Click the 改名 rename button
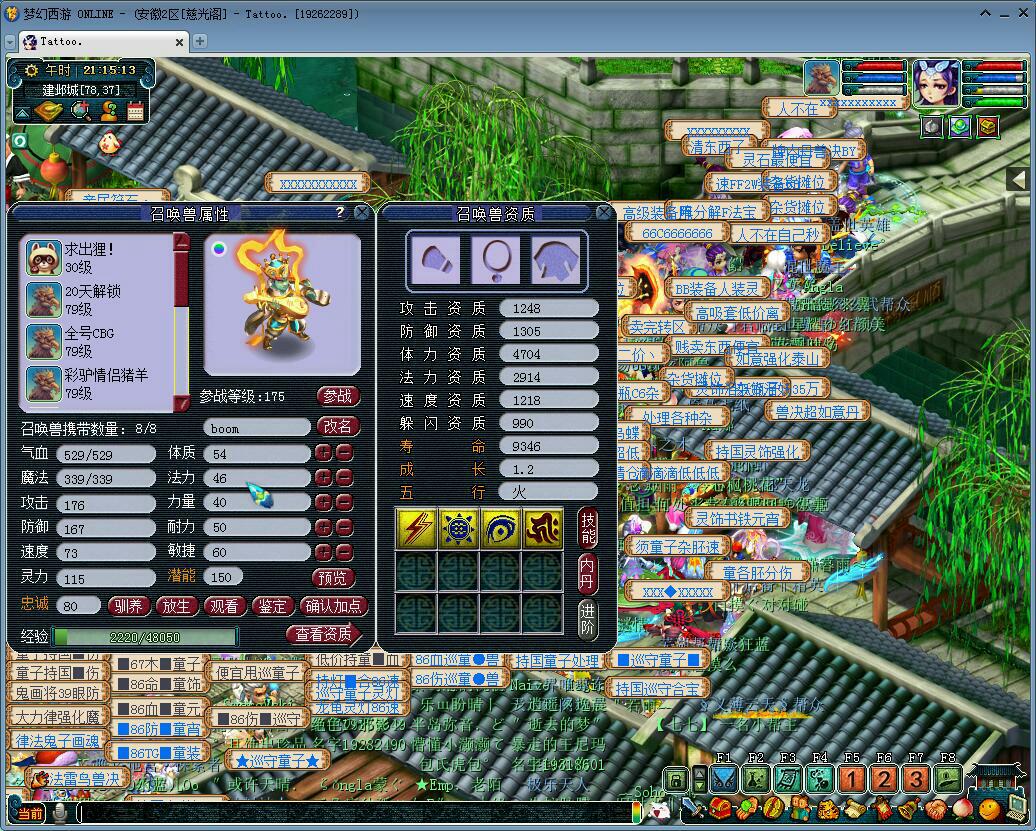This screenshot has height=831, width=1036. (338, 427)
